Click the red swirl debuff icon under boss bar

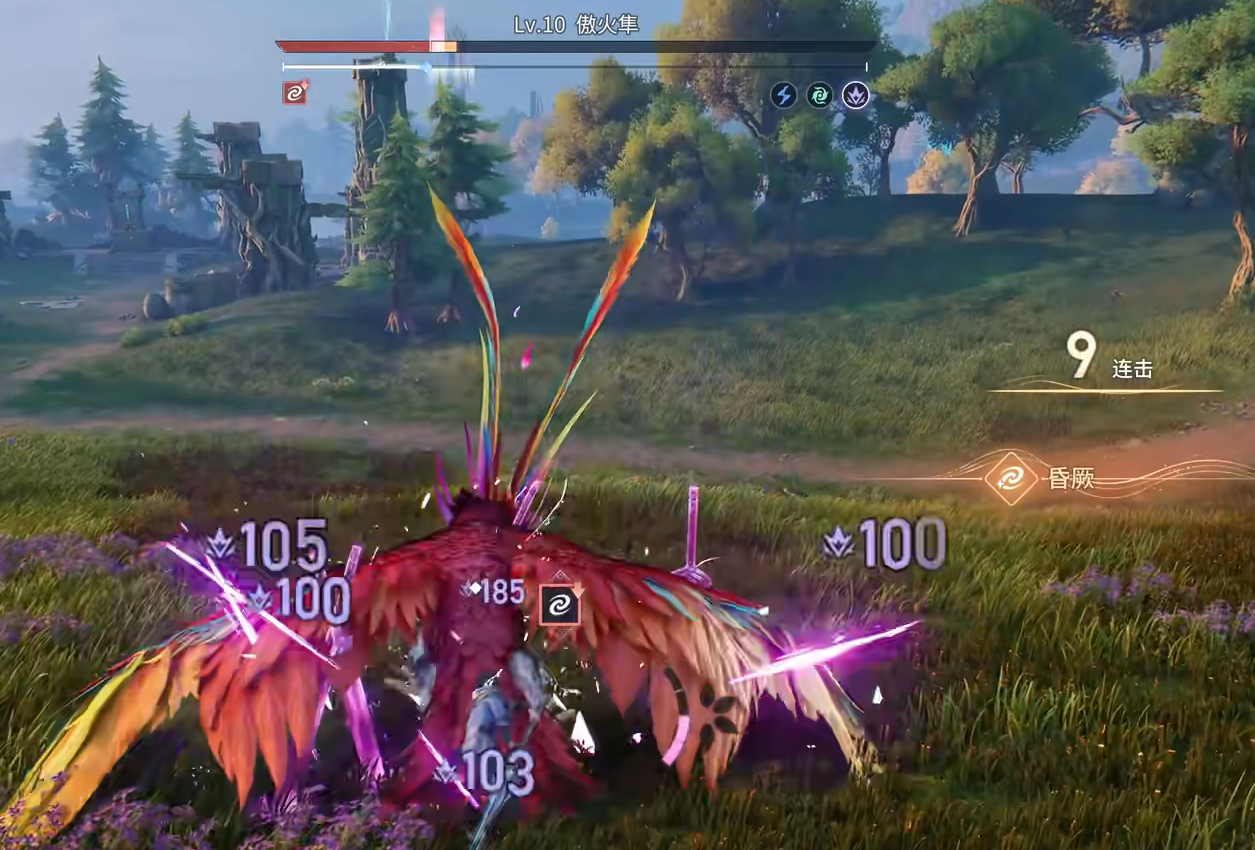294,94
